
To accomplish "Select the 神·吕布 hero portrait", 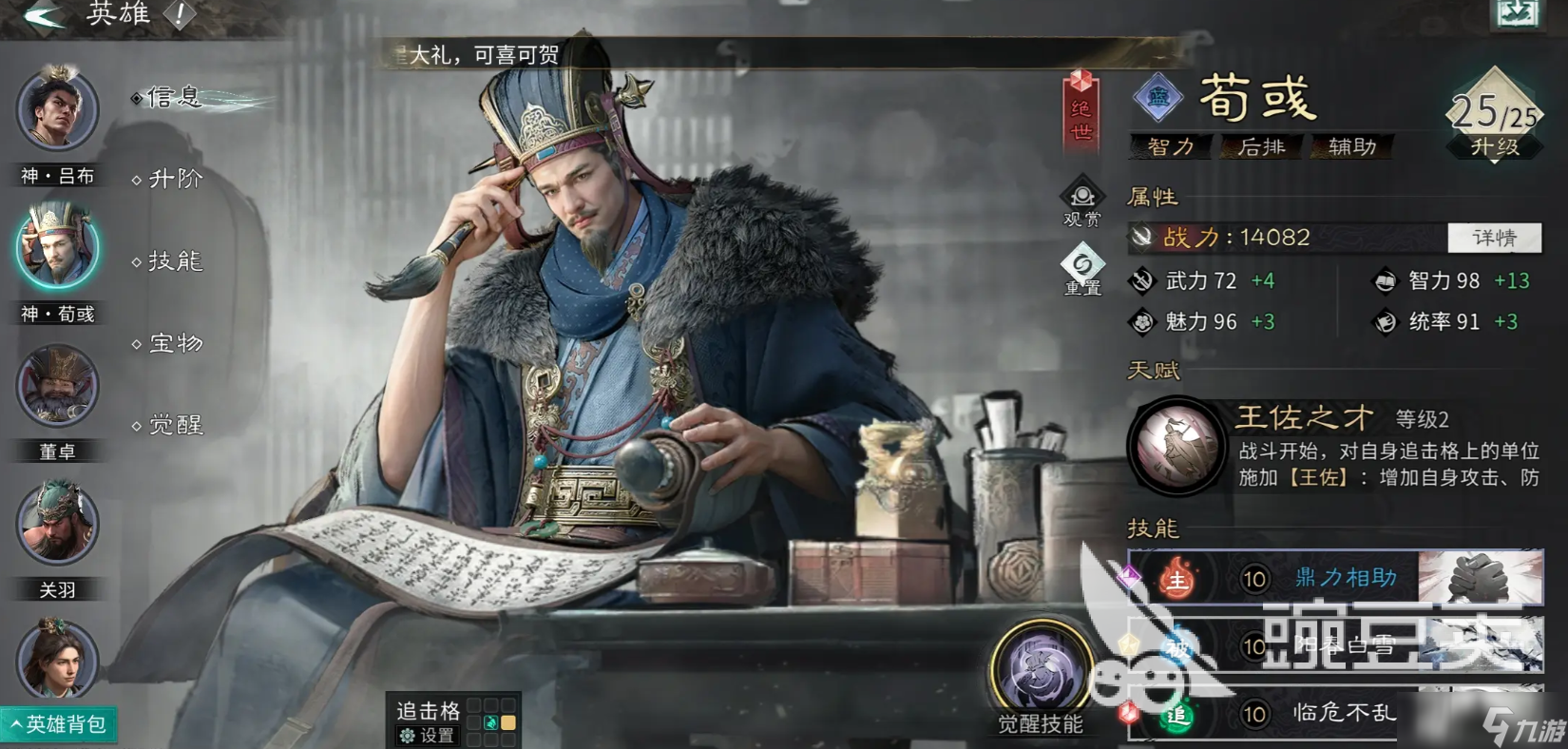I will point(57,111).
